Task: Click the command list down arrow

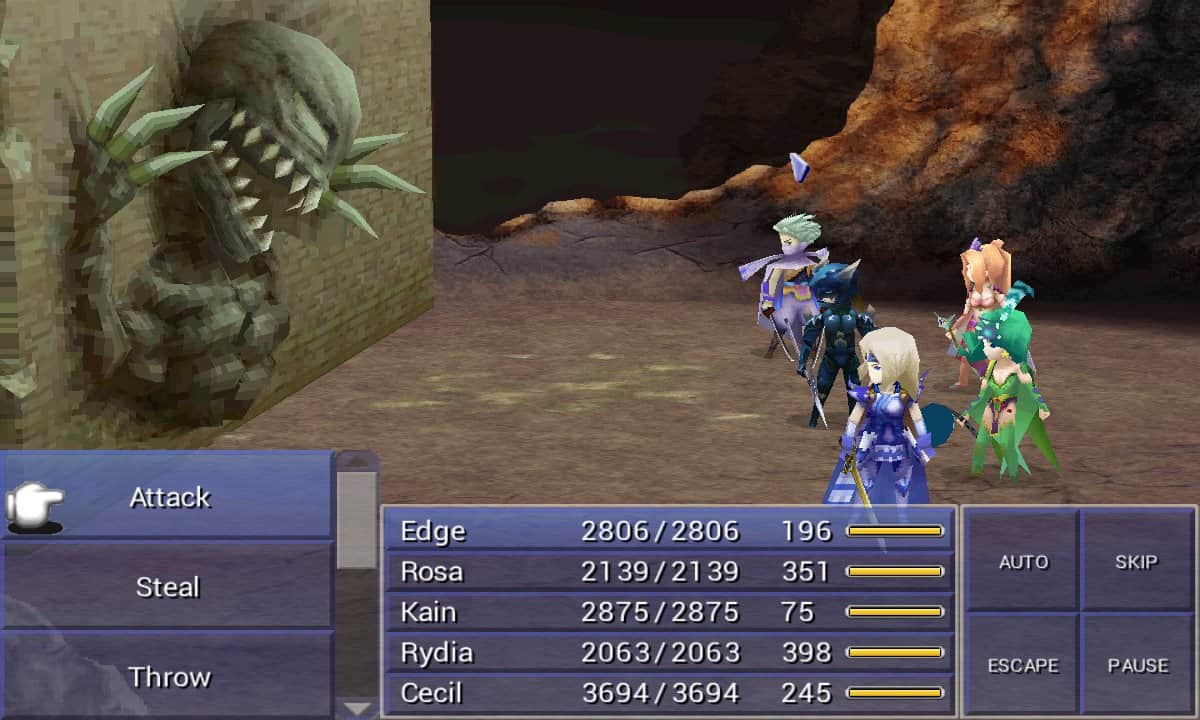Action: point(356,708)
